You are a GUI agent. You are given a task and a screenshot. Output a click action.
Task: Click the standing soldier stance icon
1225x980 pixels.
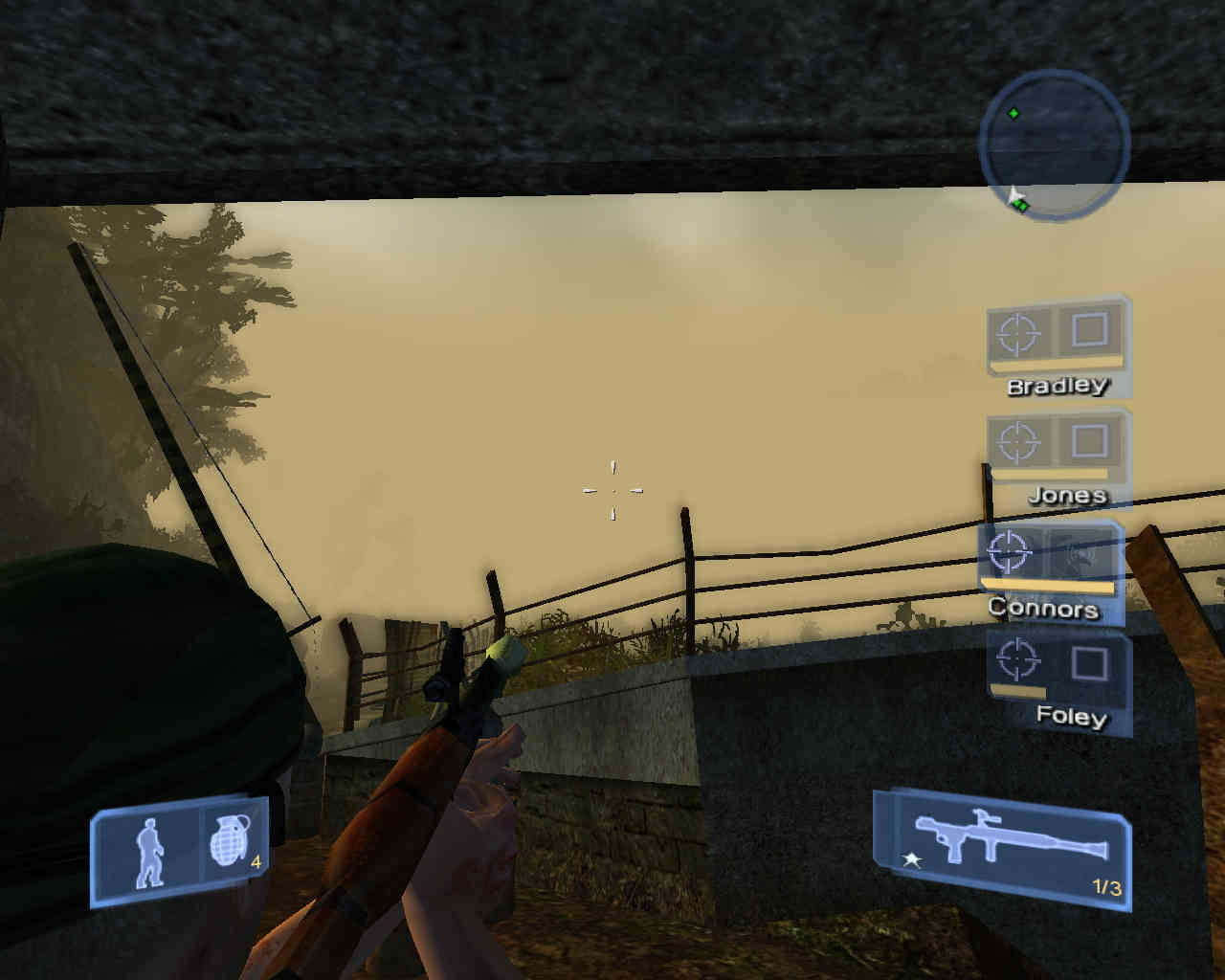[148, 852]
